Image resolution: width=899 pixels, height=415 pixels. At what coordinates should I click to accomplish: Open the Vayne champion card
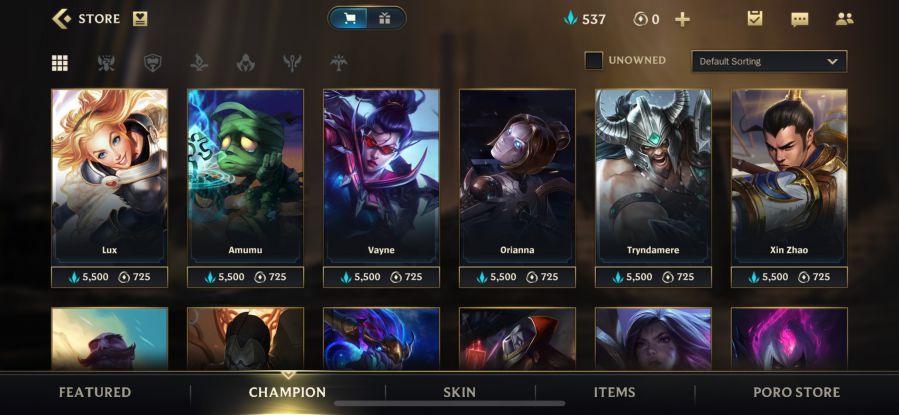click(x=381, y=176)
